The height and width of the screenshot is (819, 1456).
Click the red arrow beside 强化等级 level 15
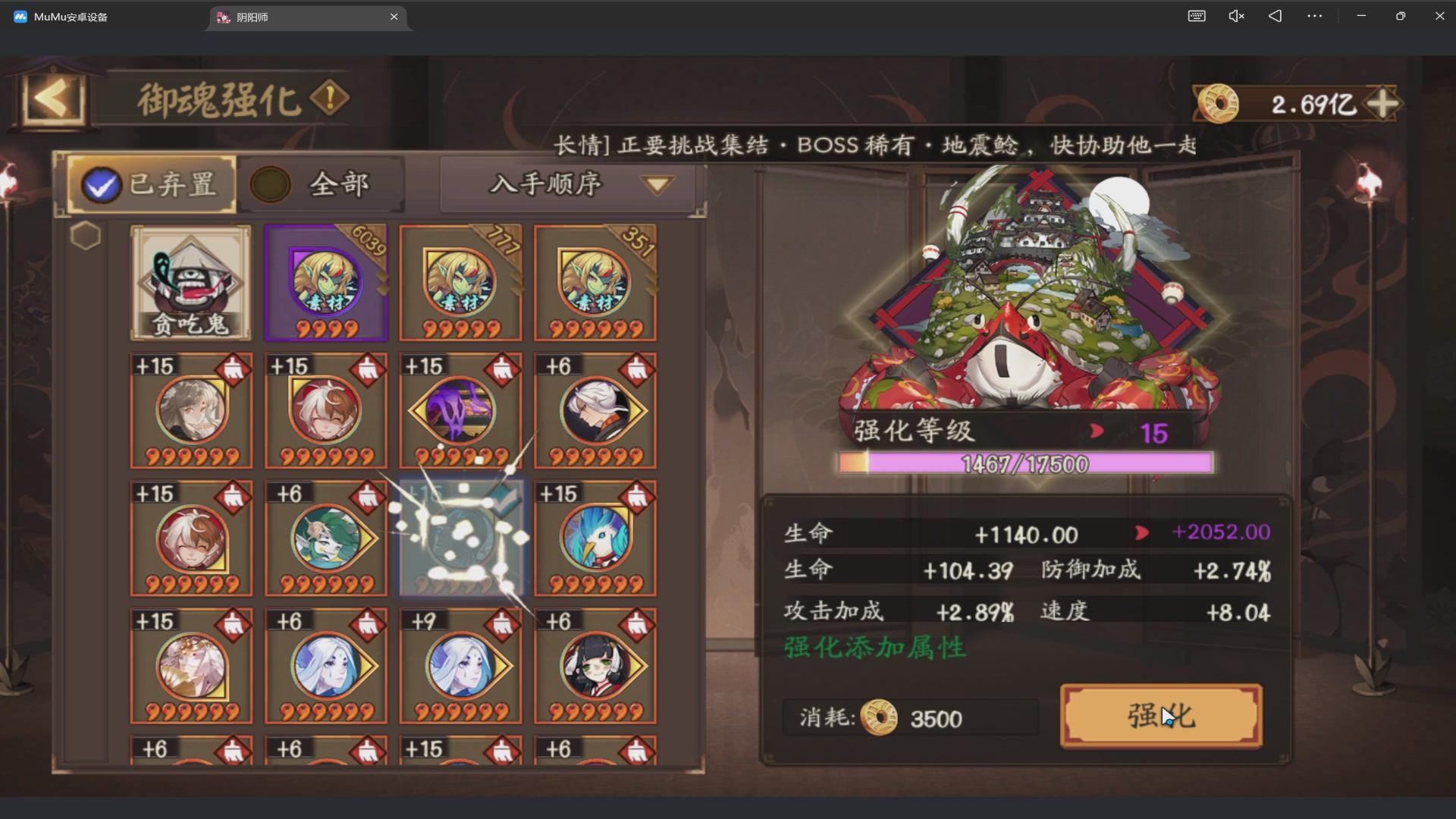tap(1097, 431)
